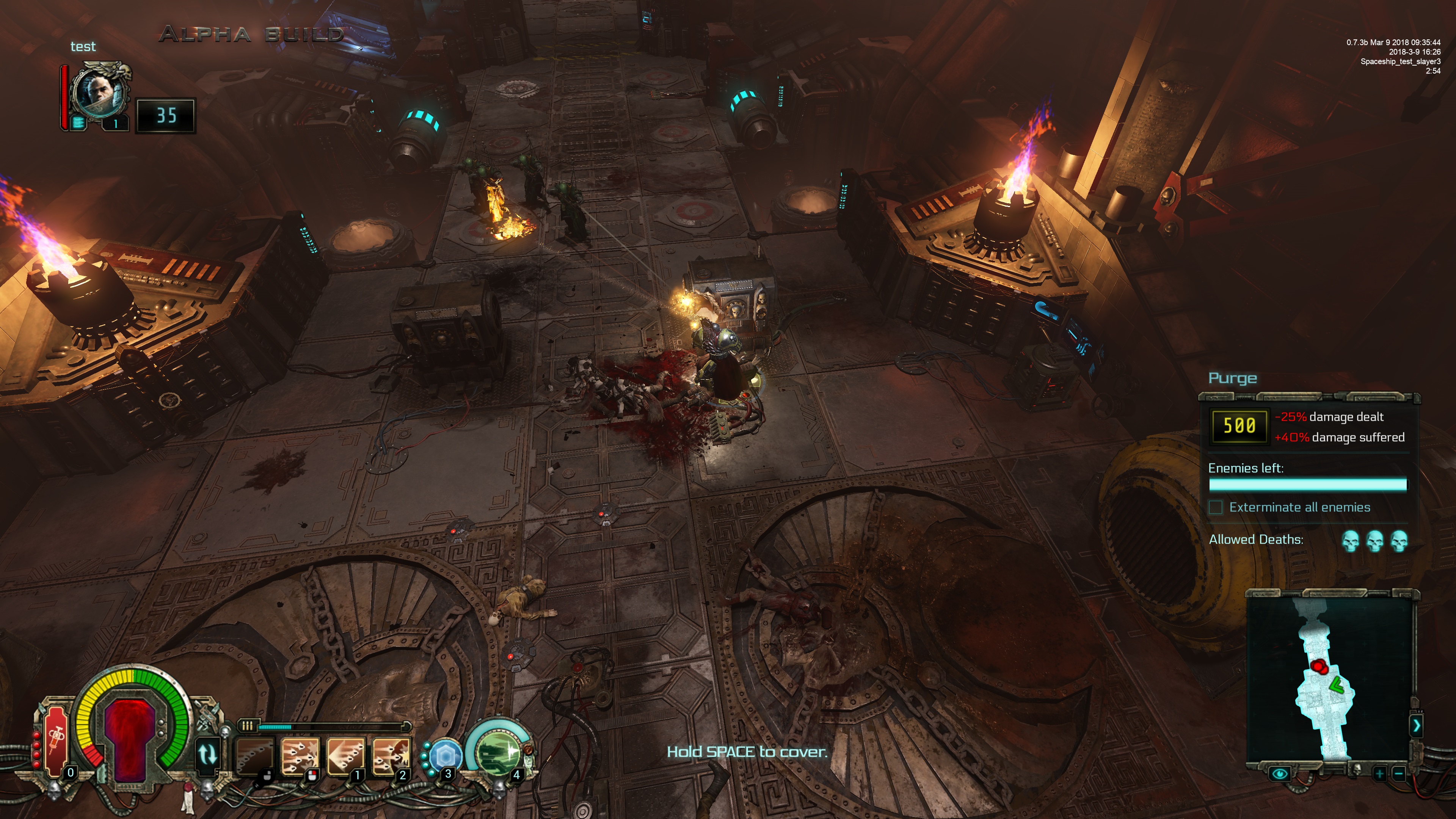The width and height of the screenshot is (1456, 819).
Task: Trigger the green circular ability in slot 4
Action: coord(499,753)
